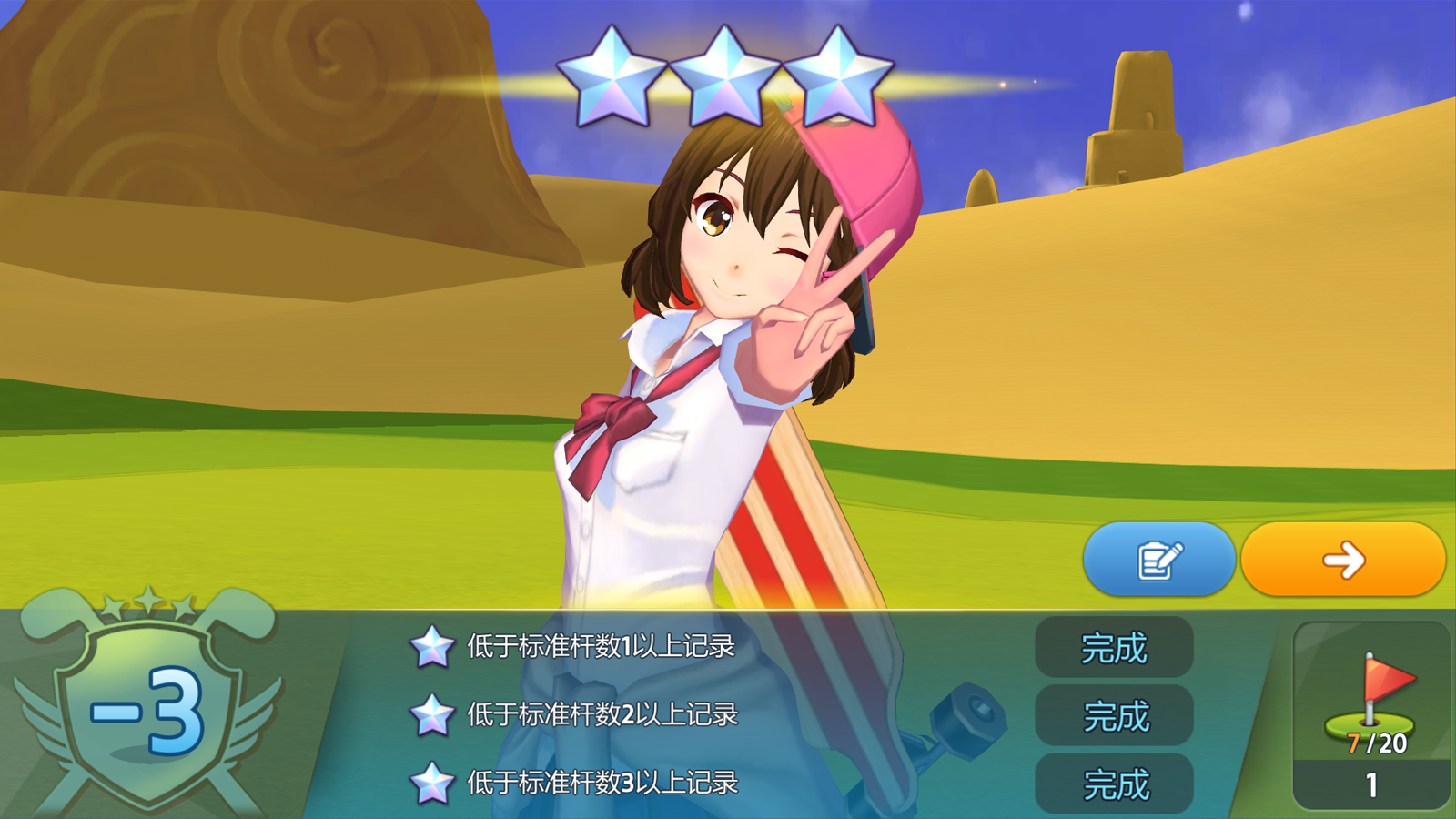Screen dimensions: 1456x819
Task: Open the scorecard via clipboard icon
Action: coord(1159,560)
